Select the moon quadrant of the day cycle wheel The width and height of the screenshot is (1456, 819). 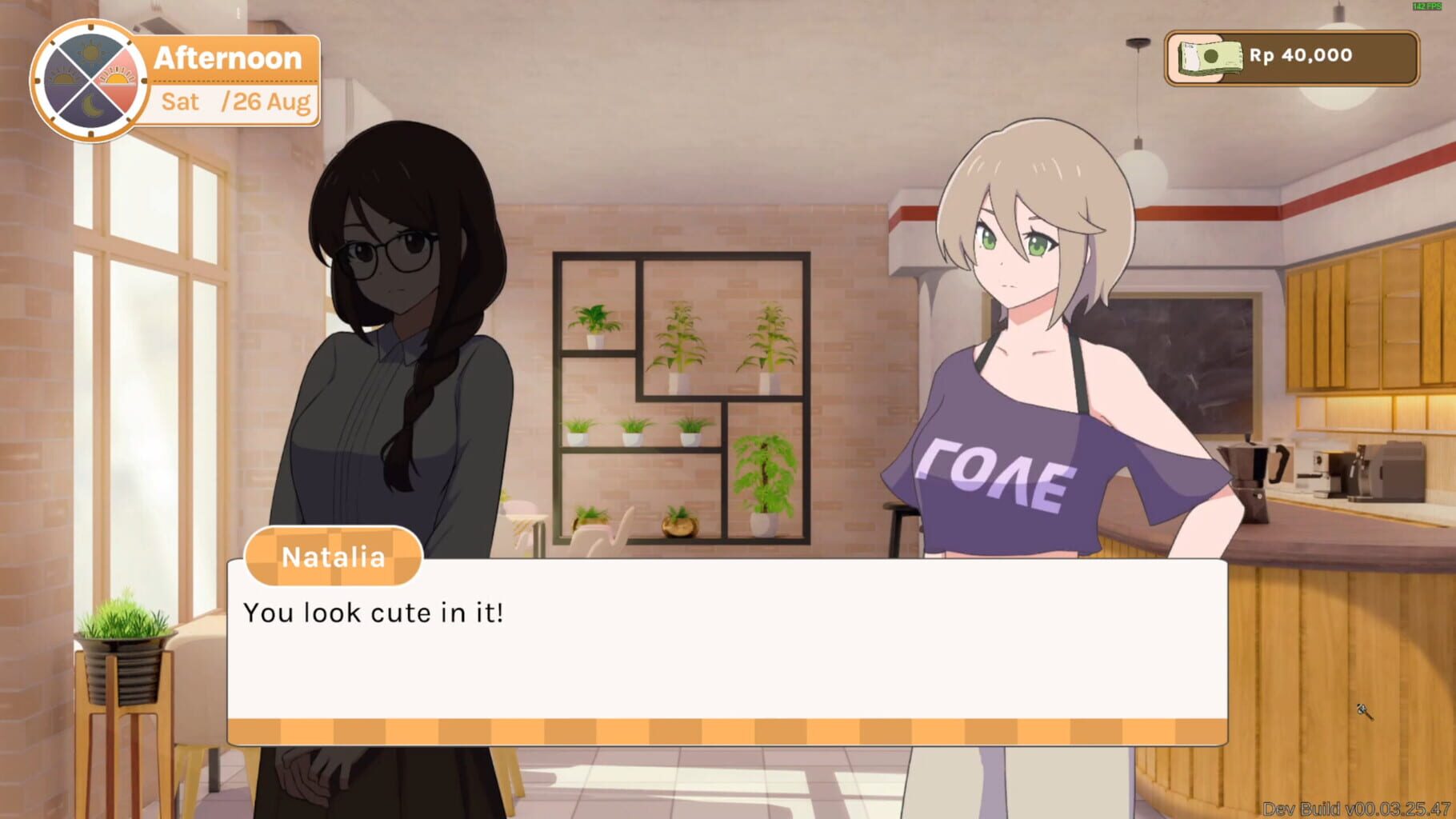tap(94, 106)
